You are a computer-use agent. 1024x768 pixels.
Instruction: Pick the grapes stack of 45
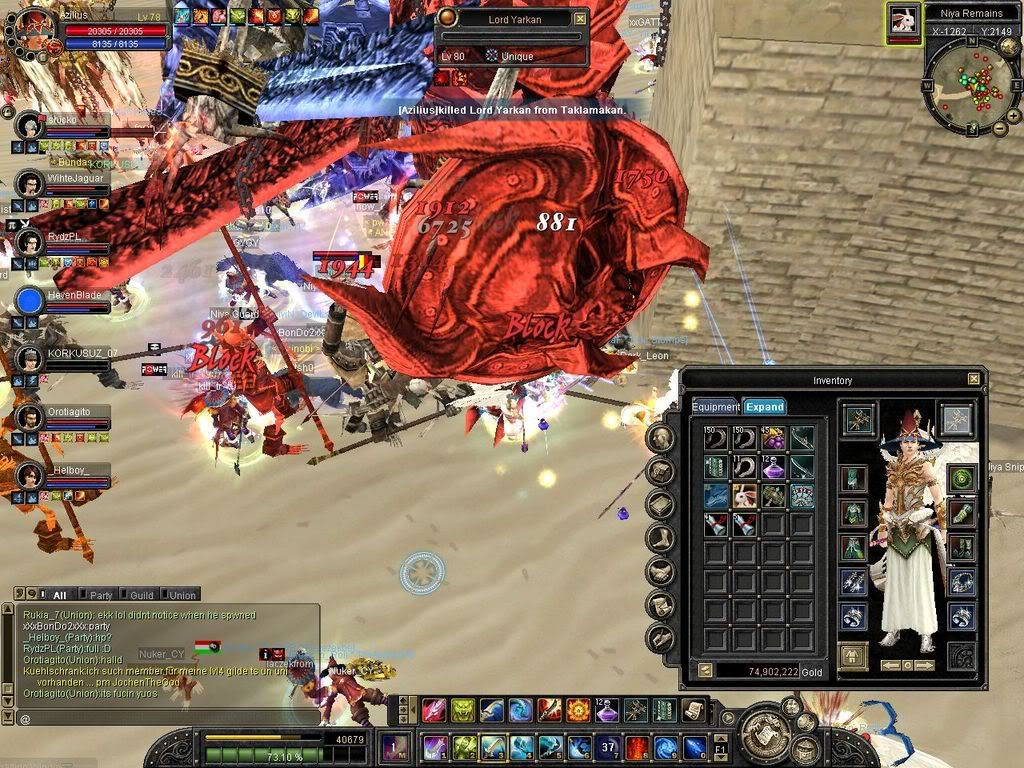pos(772,438)
